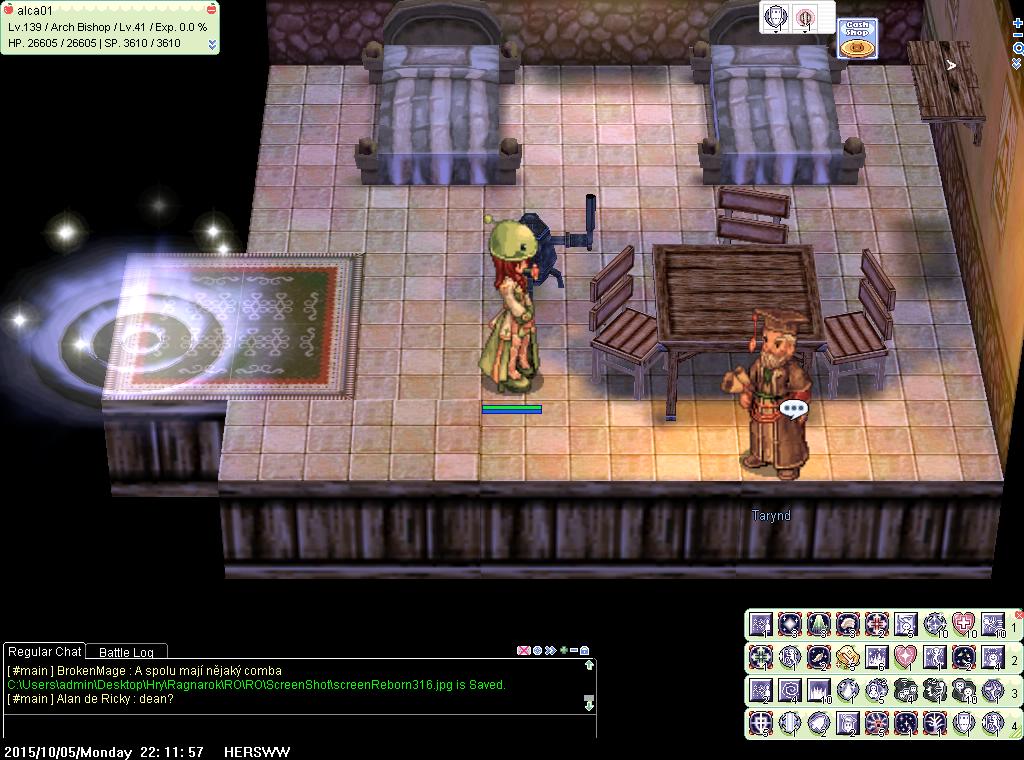
Task: Activate the bare white tree skill
Action: pos(935,722)
